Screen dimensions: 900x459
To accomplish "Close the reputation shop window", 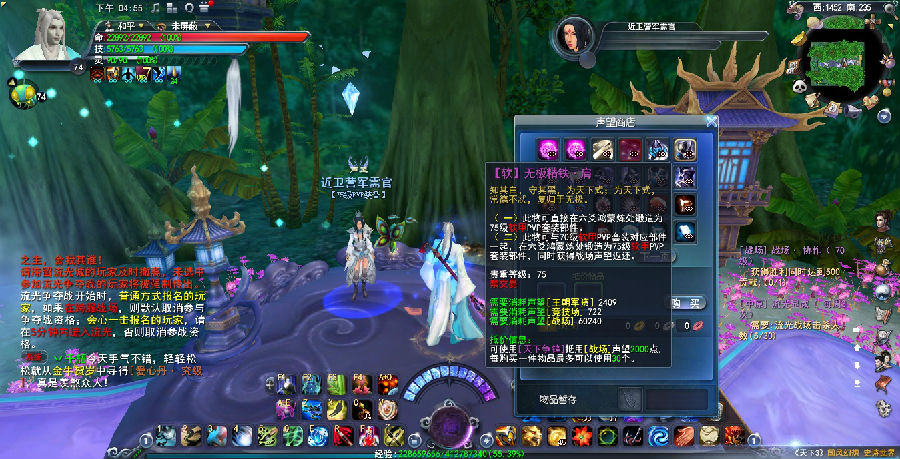I will [x=711, y=121].
